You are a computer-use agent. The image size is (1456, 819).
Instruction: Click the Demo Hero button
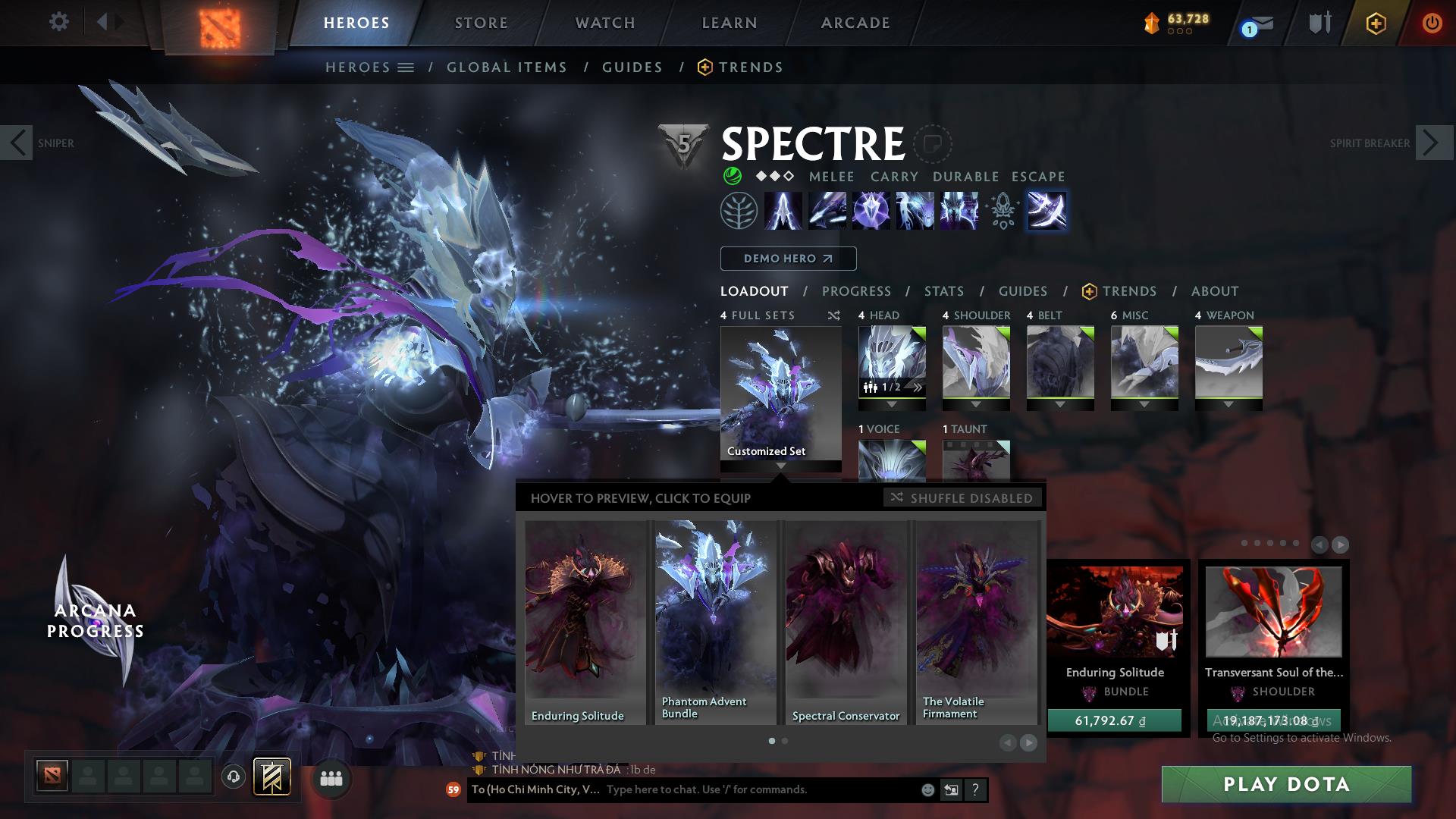click(787, 259)
